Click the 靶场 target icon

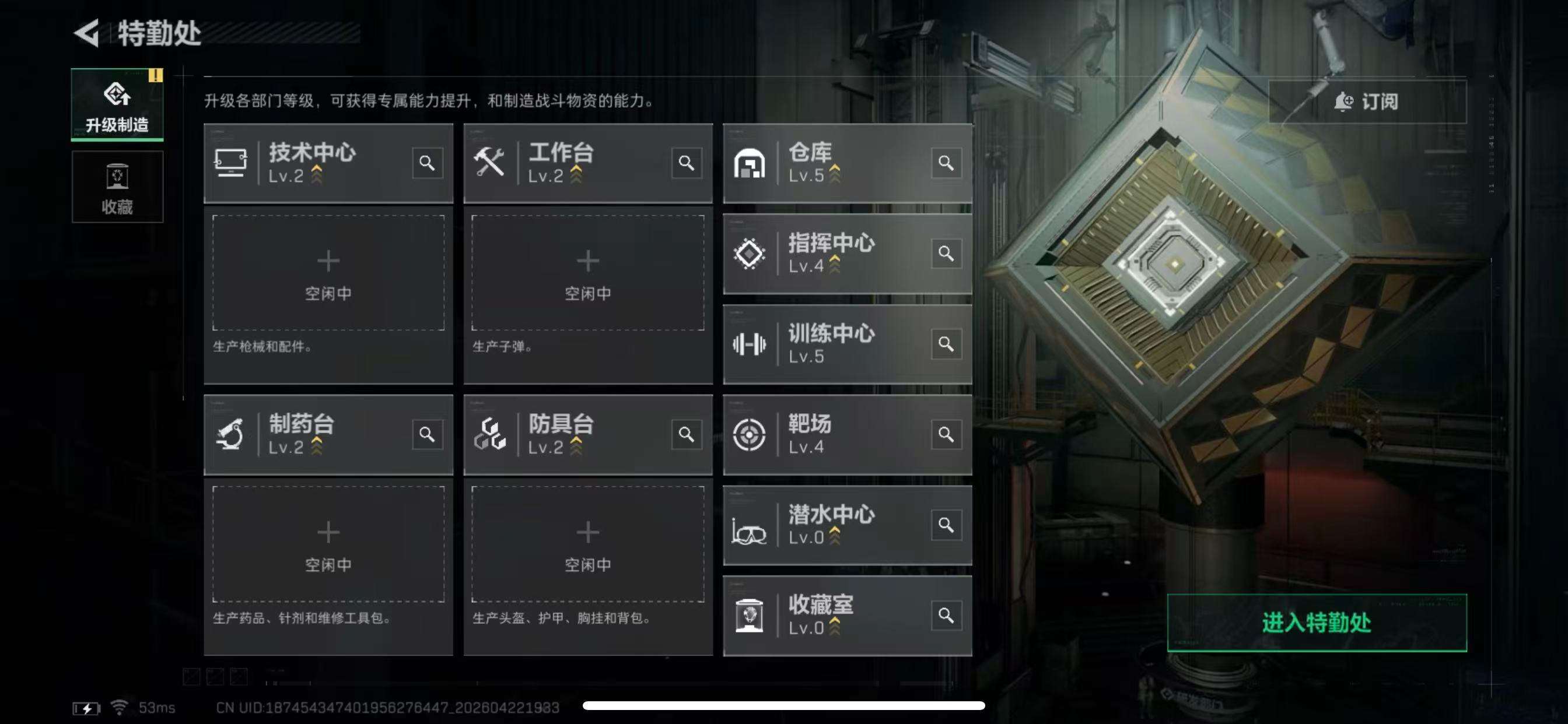point(751,433)
